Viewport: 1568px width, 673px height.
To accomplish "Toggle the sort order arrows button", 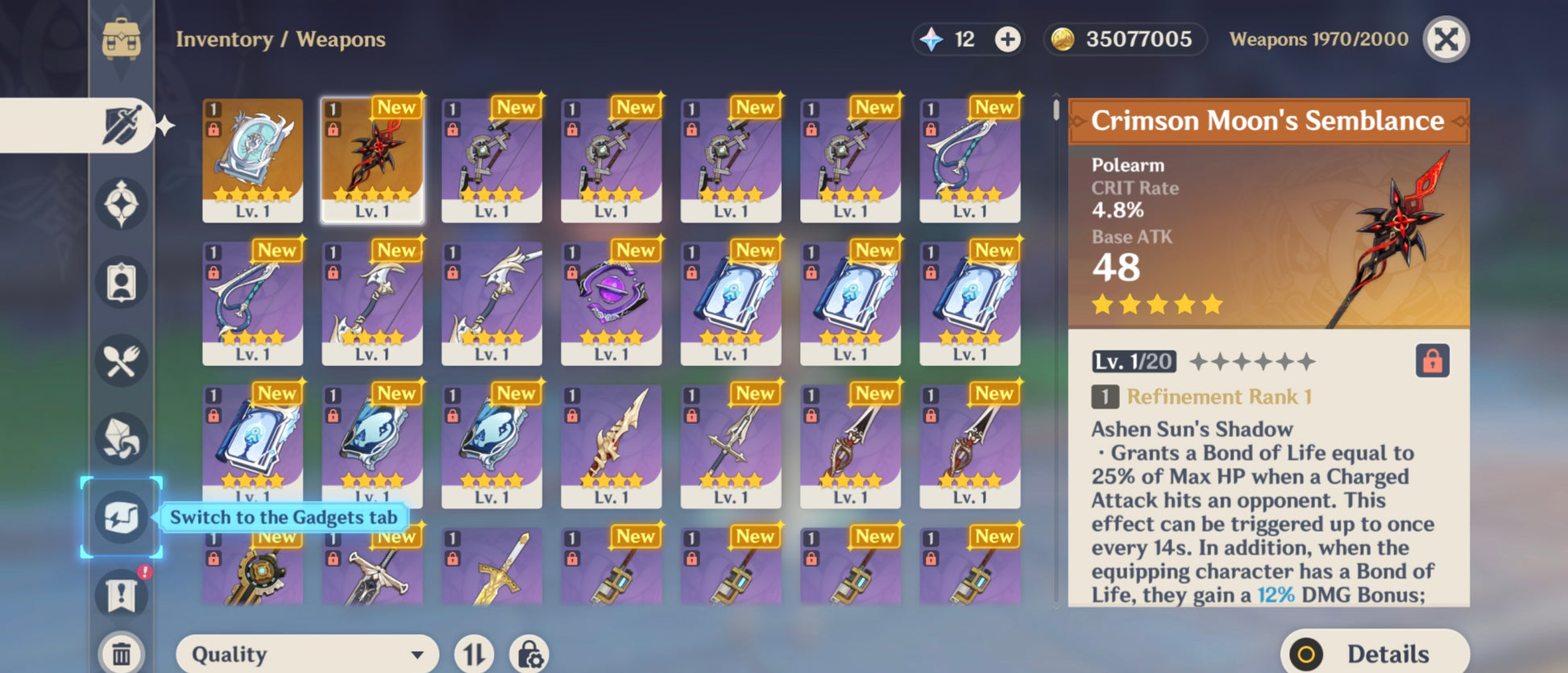I will point(474,654).
